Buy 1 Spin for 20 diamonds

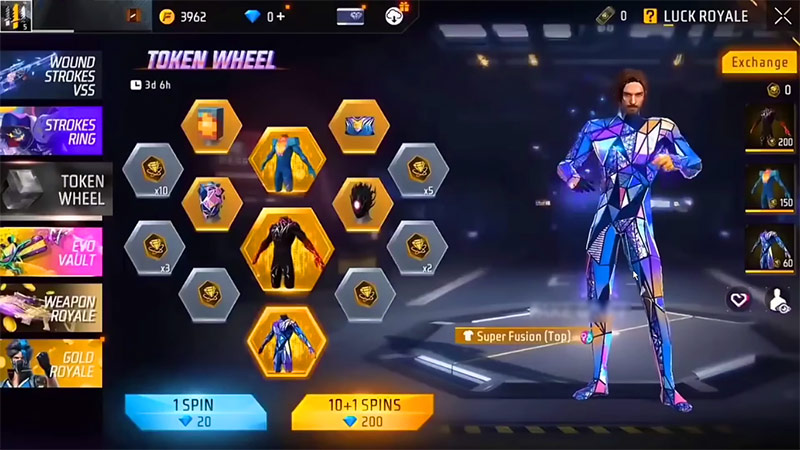coord(195,411)
